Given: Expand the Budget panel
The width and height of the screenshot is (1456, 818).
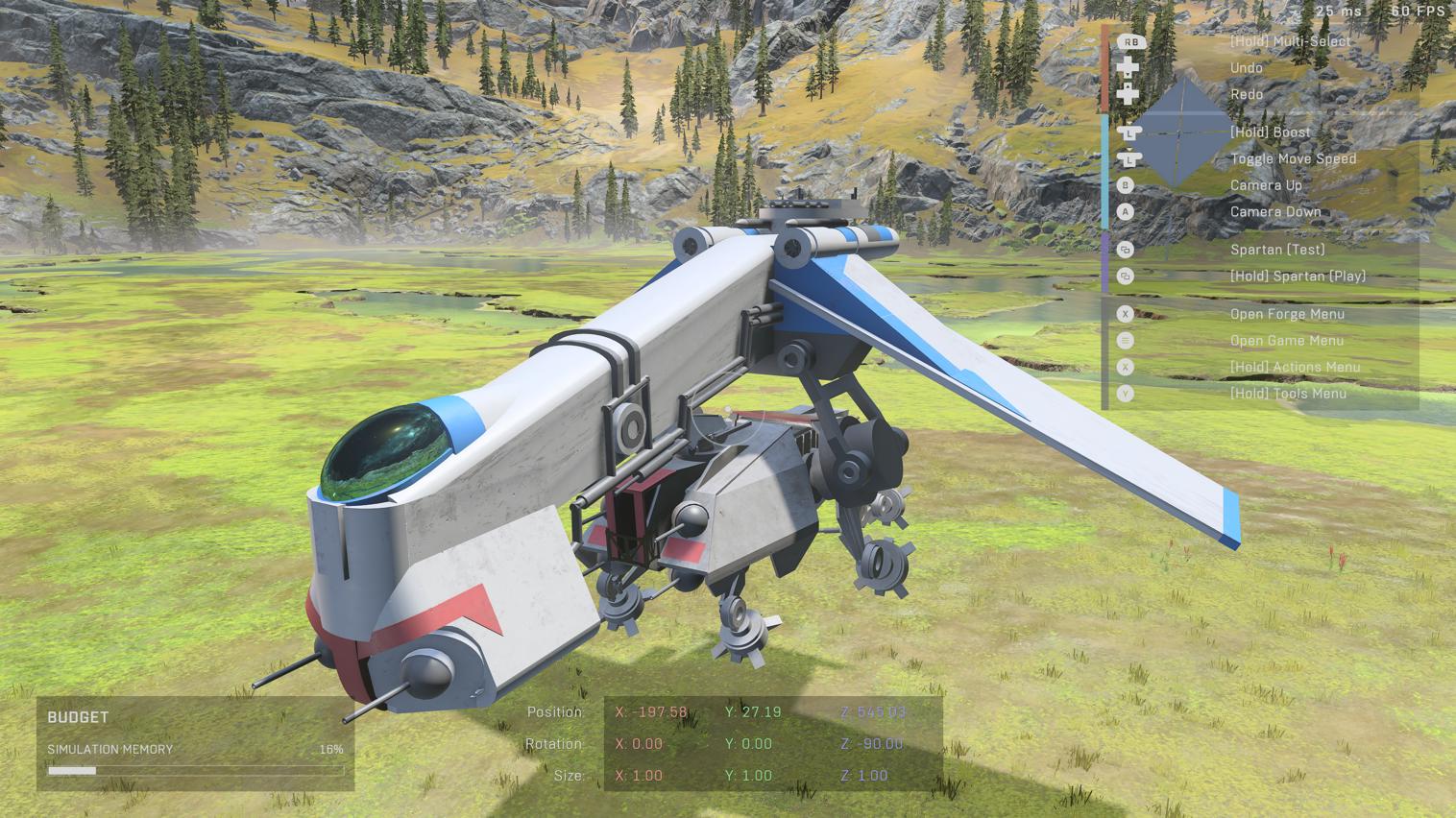Looking at the screenshot, I should [79, 716].
